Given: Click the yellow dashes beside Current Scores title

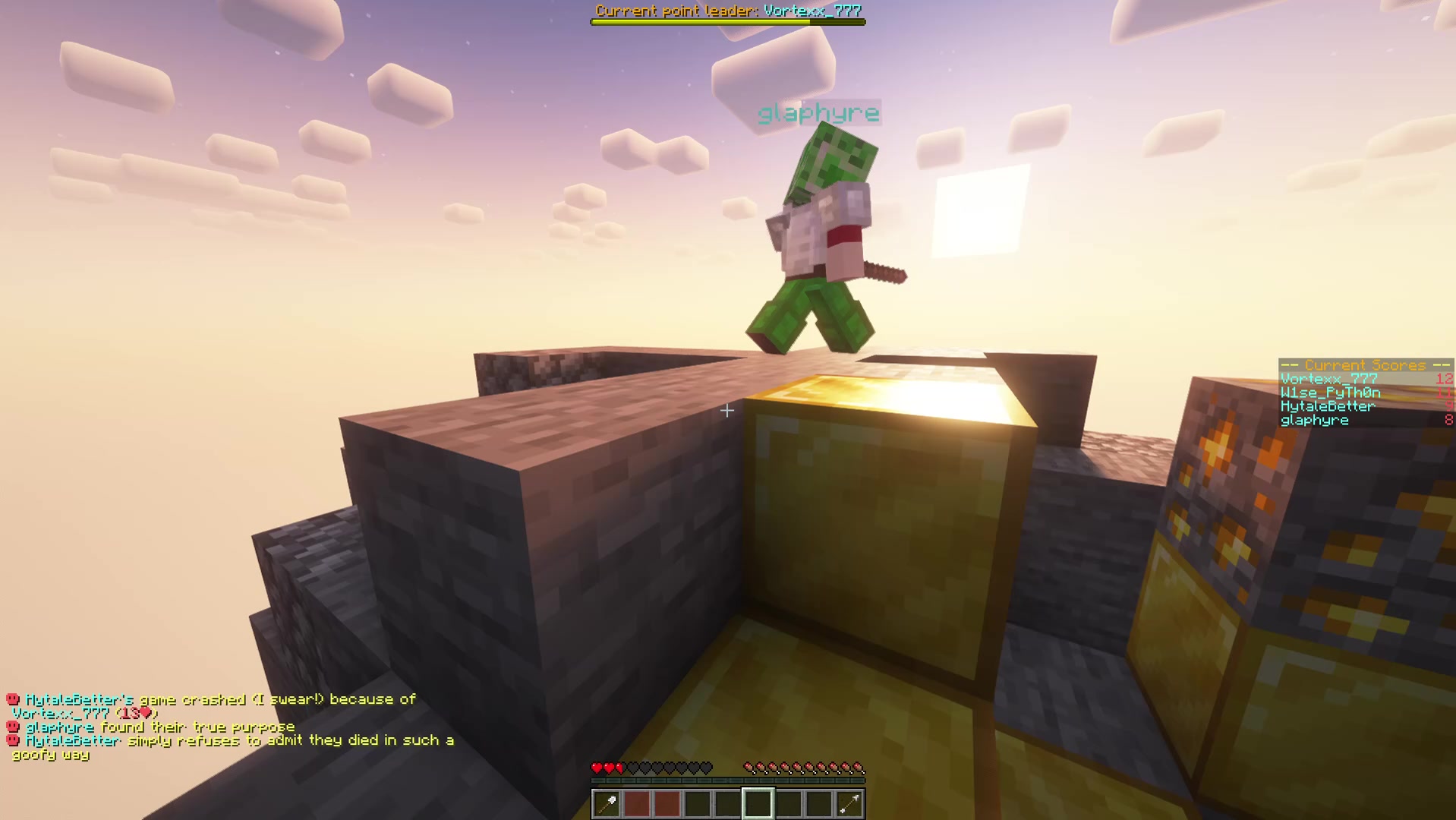Looking at the screenshot, I should 1289,365.
